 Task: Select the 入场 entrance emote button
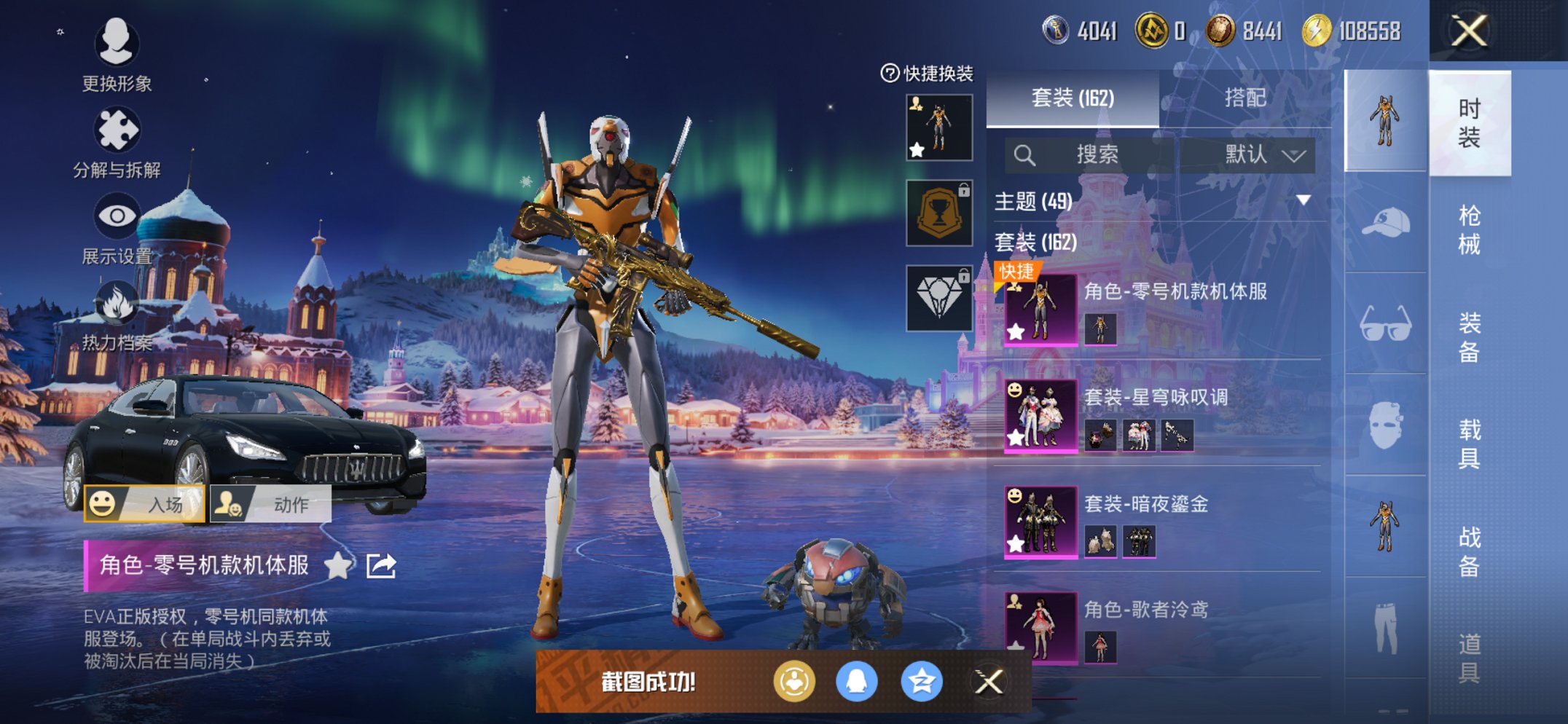pyautogui.click(x=144, y=504)
